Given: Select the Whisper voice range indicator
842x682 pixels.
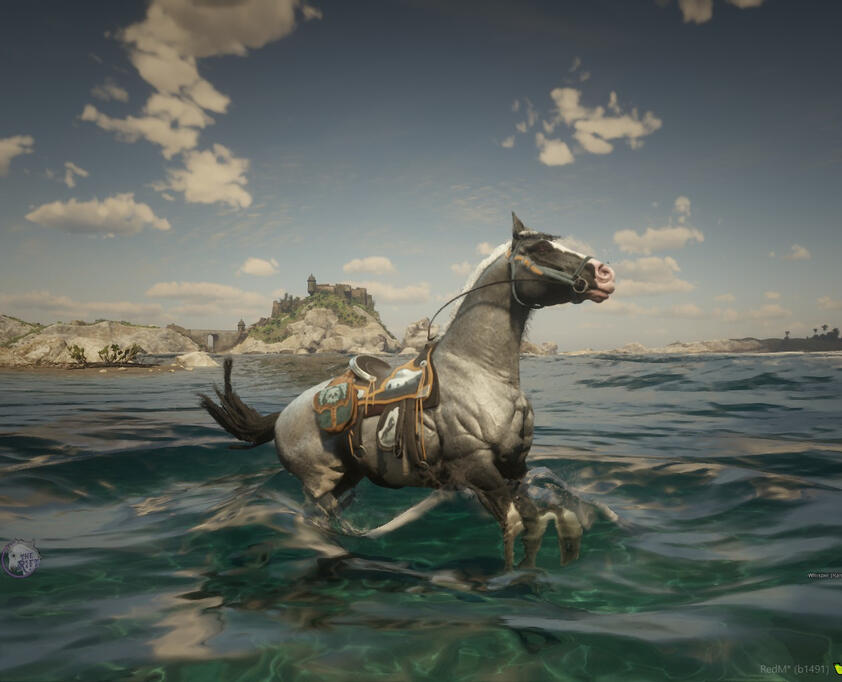Looking at the screenshot, I should 824,575.
